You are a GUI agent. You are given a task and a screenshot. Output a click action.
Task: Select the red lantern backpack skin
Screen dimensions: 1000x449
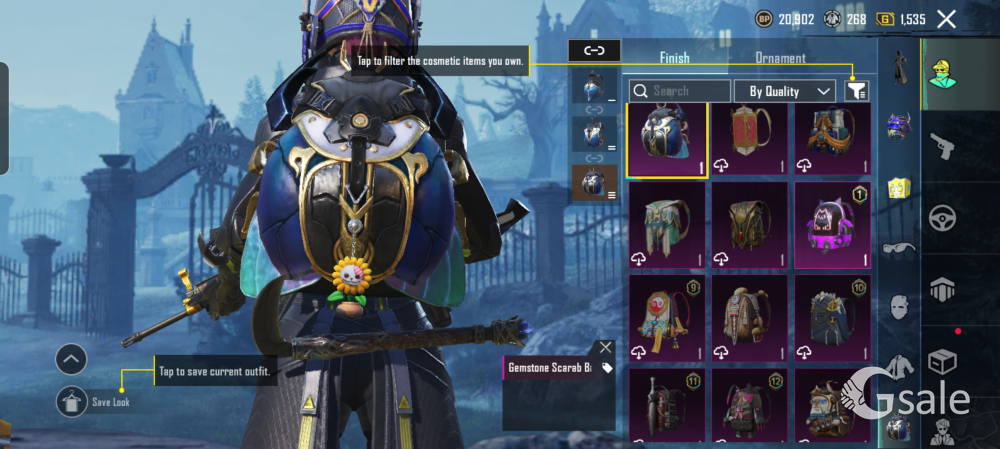pyautogui.click(x=749, y=141)
